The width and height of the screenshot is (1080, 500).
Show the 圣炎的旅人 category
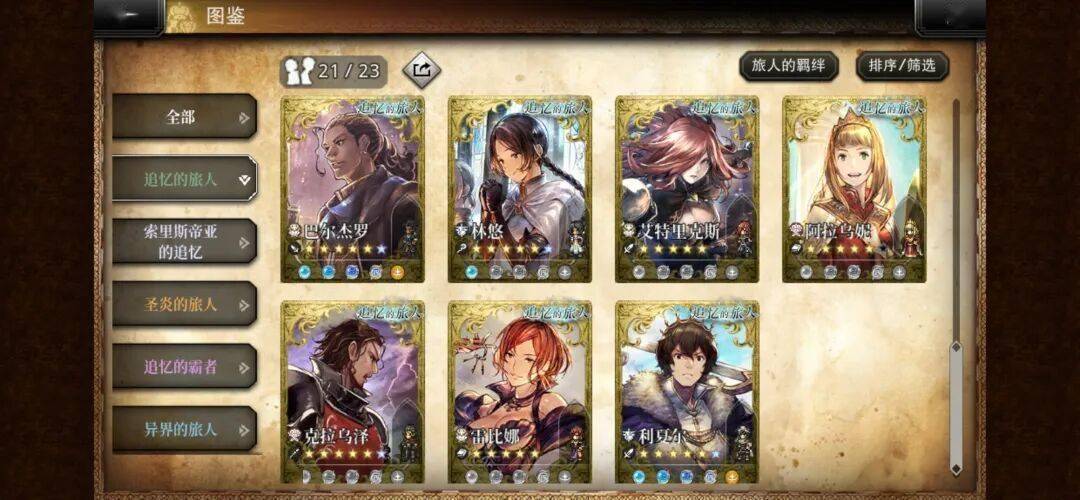(x=184, y=304)
